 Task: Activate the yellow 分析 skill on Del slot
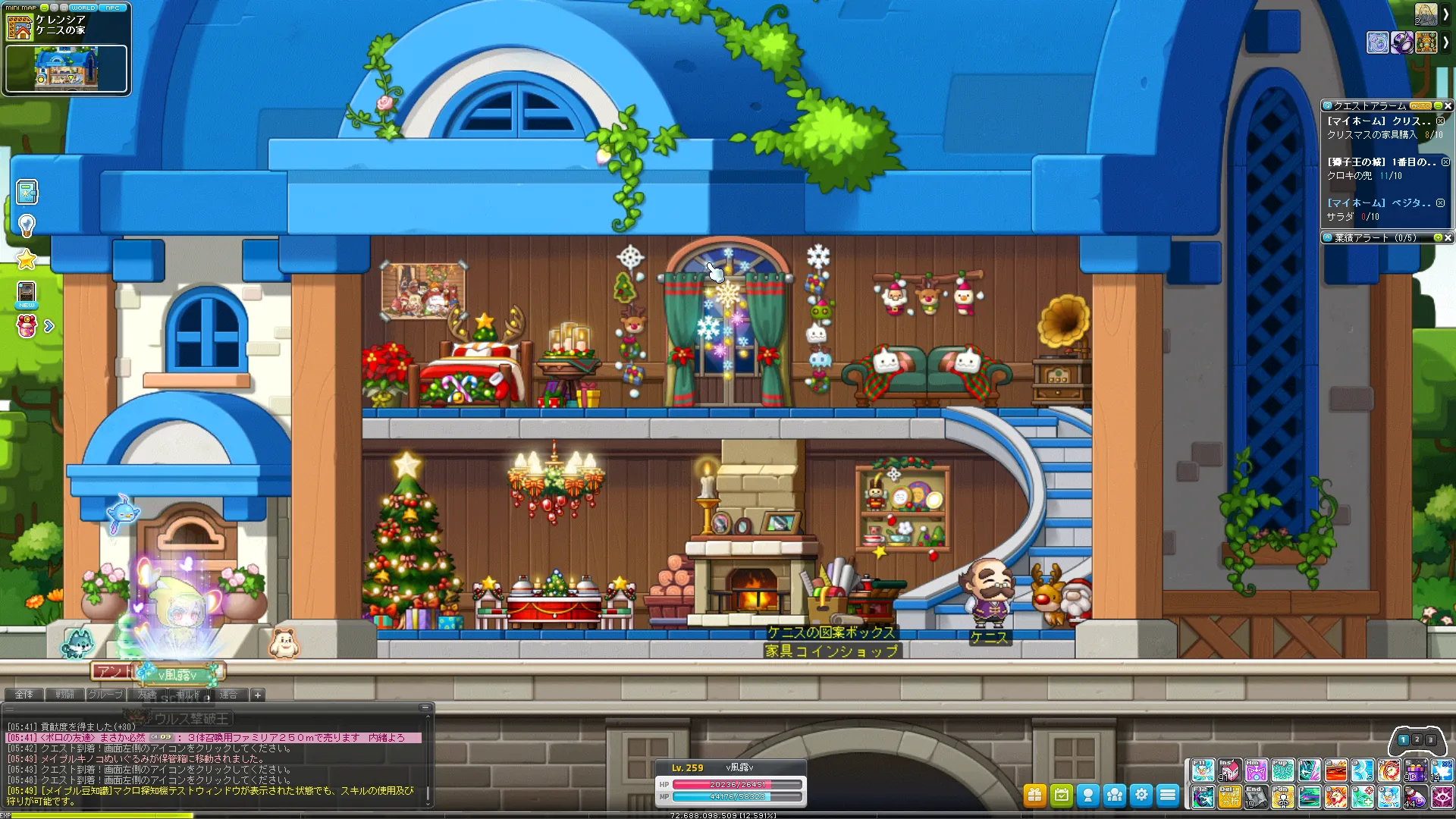click(x=1229, y=797)
